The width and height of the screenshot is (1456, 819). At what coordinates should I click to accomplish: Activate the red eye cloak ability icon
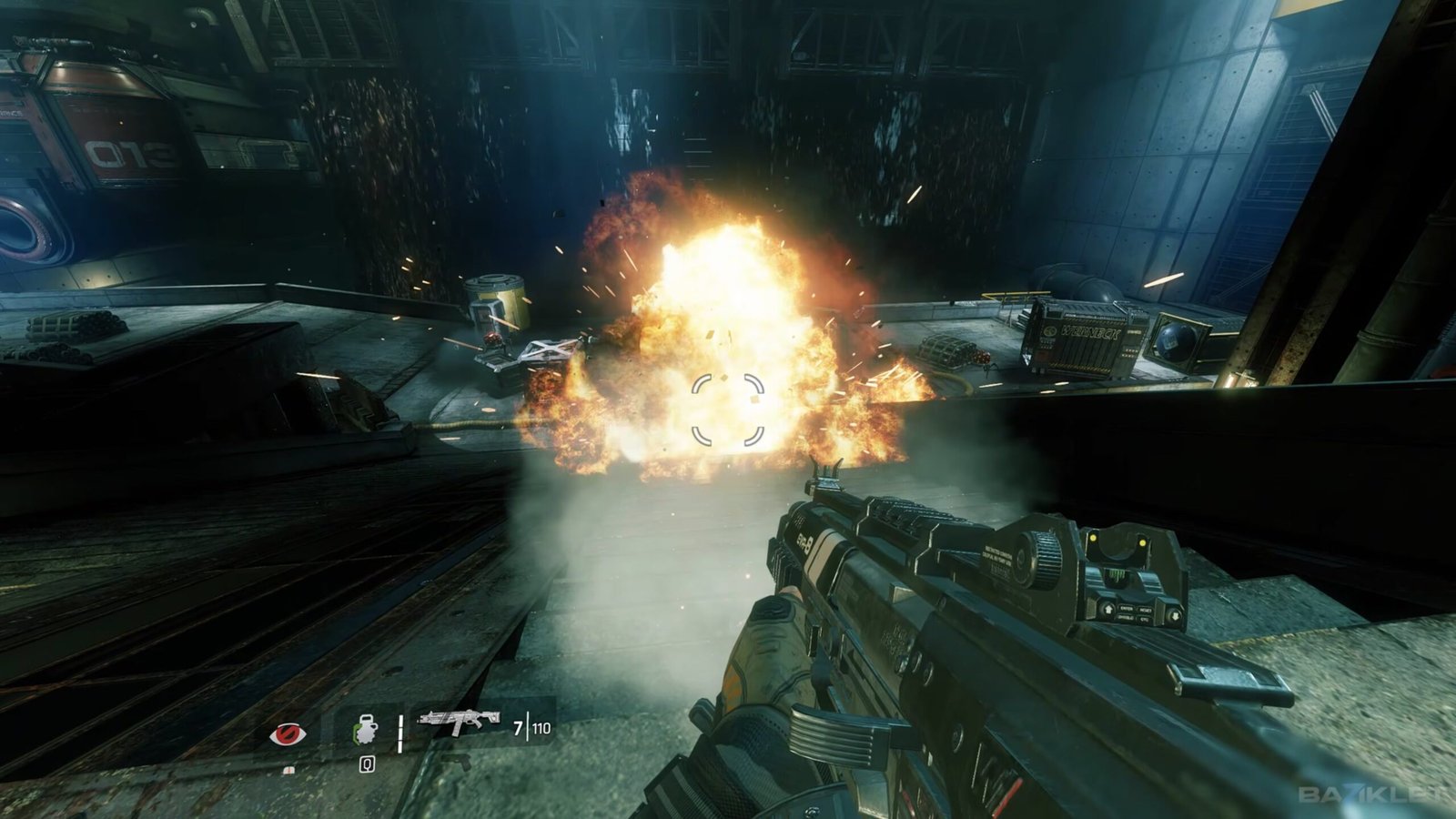288,733
